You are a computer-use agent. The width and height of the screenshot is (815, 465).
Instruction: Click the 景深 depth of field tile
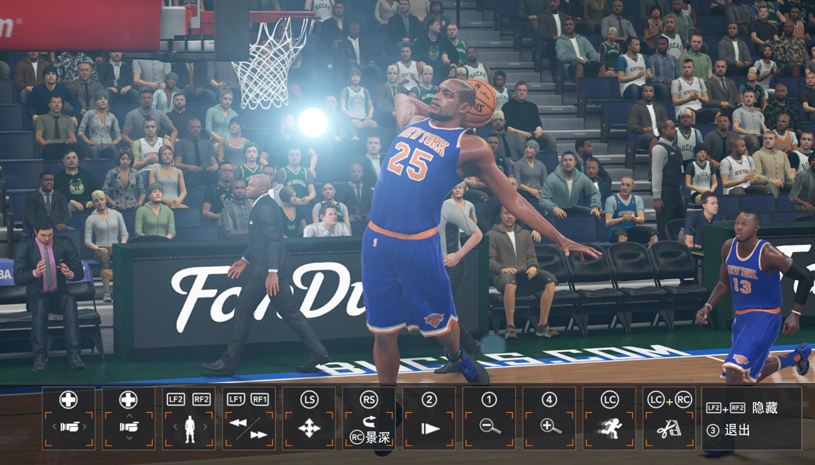[x=369, y=418]
